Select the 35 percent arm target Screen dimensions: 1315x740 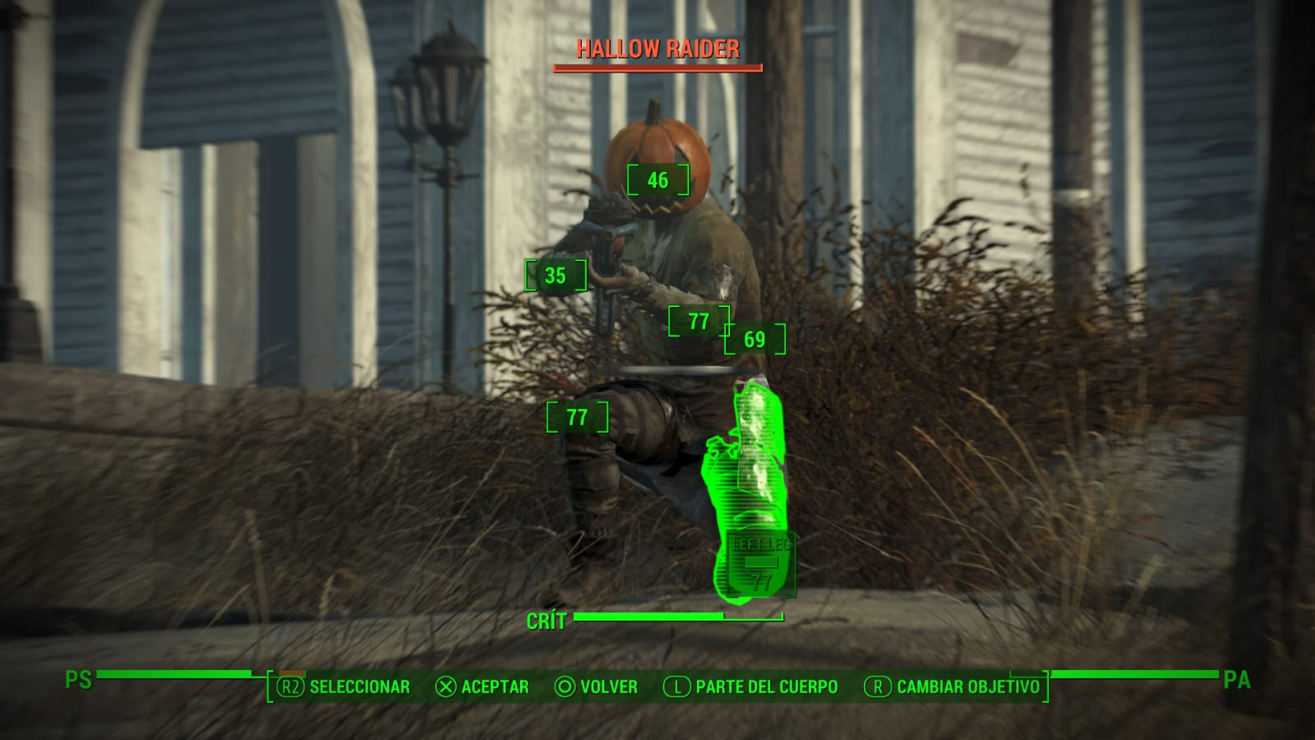click(555, 276)
